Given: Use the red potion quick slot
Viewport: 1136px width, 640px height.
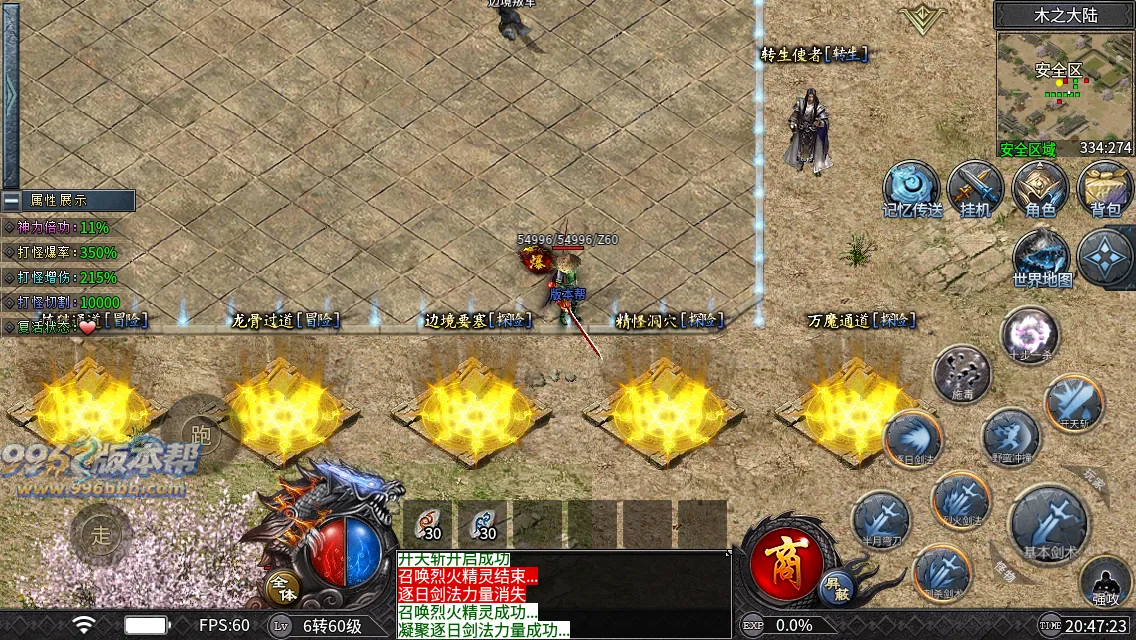Looking at the screenshot, I should pos(429,523).
